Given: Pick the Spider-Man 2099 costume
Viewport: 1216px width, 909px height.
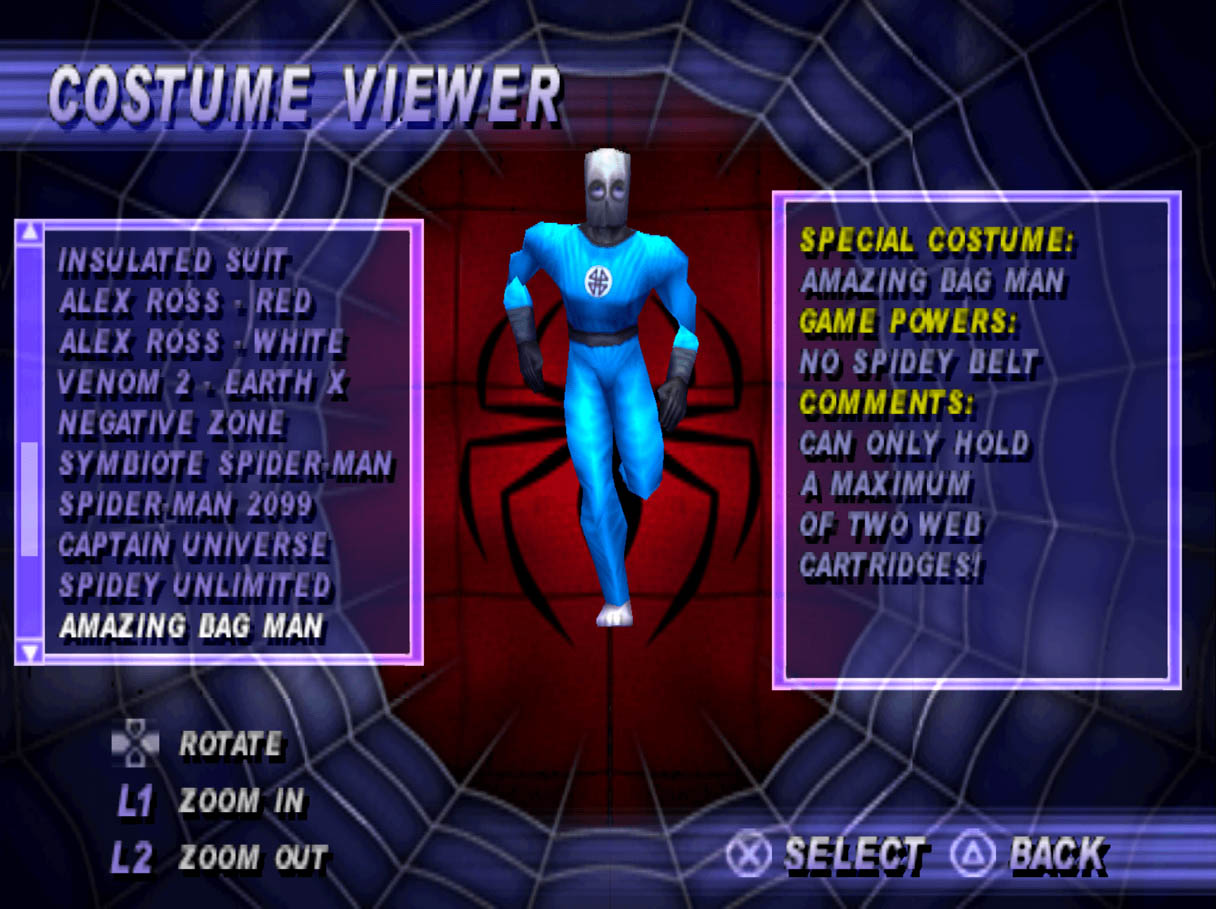Looking at the screenshot, I should (x=186, y=505).
